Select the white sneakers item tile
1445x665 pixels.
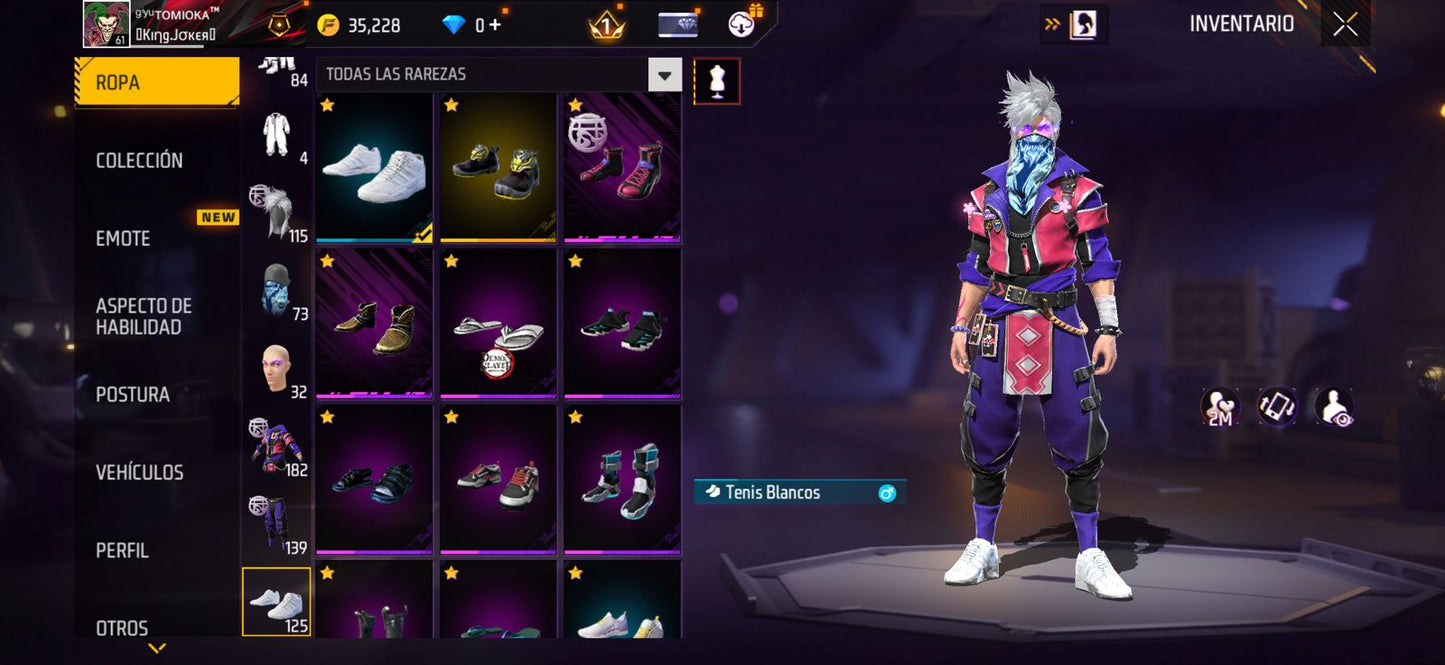(x=374, y=168)
